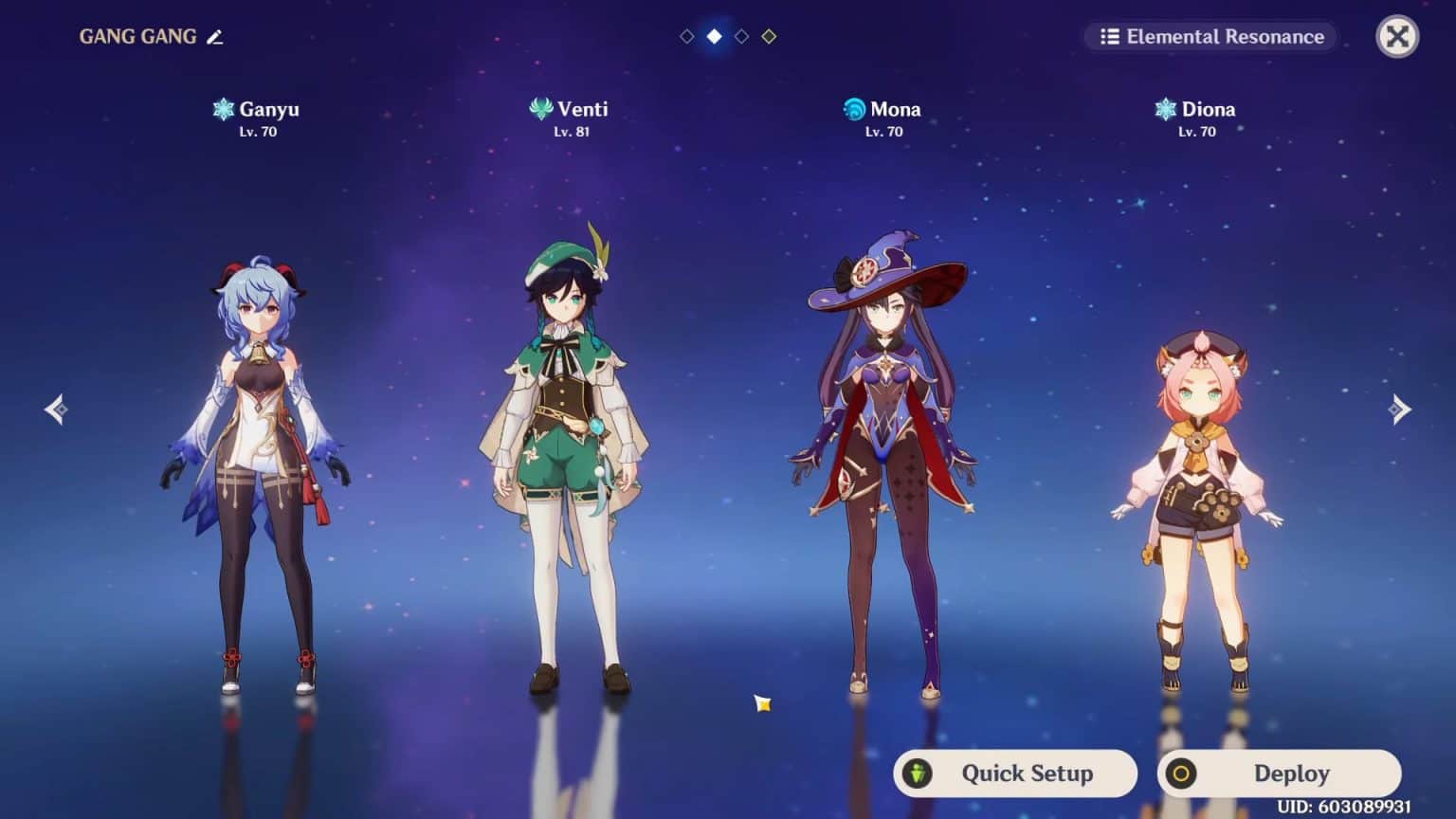
Task: Open the Elemental Resonance panel
Action: 1210,37
